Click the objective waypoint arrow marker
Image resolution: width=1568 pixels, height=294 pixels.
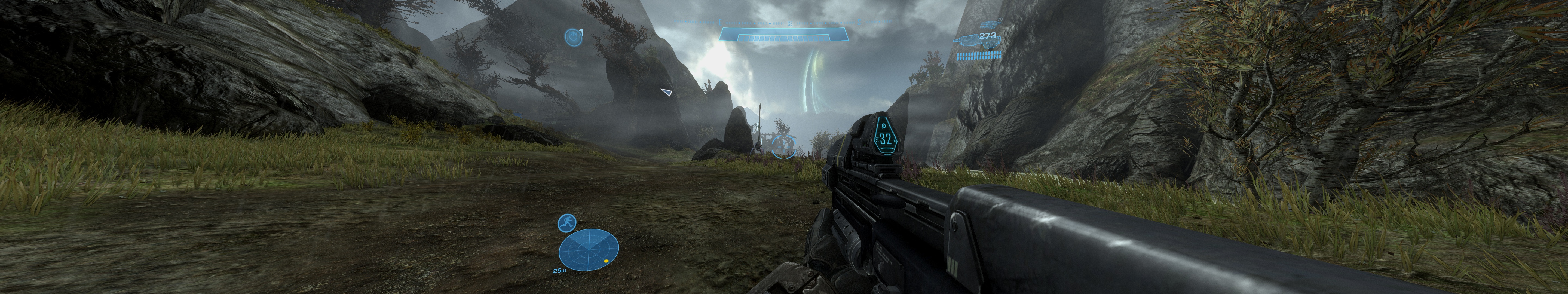click(x=666, y=93)
